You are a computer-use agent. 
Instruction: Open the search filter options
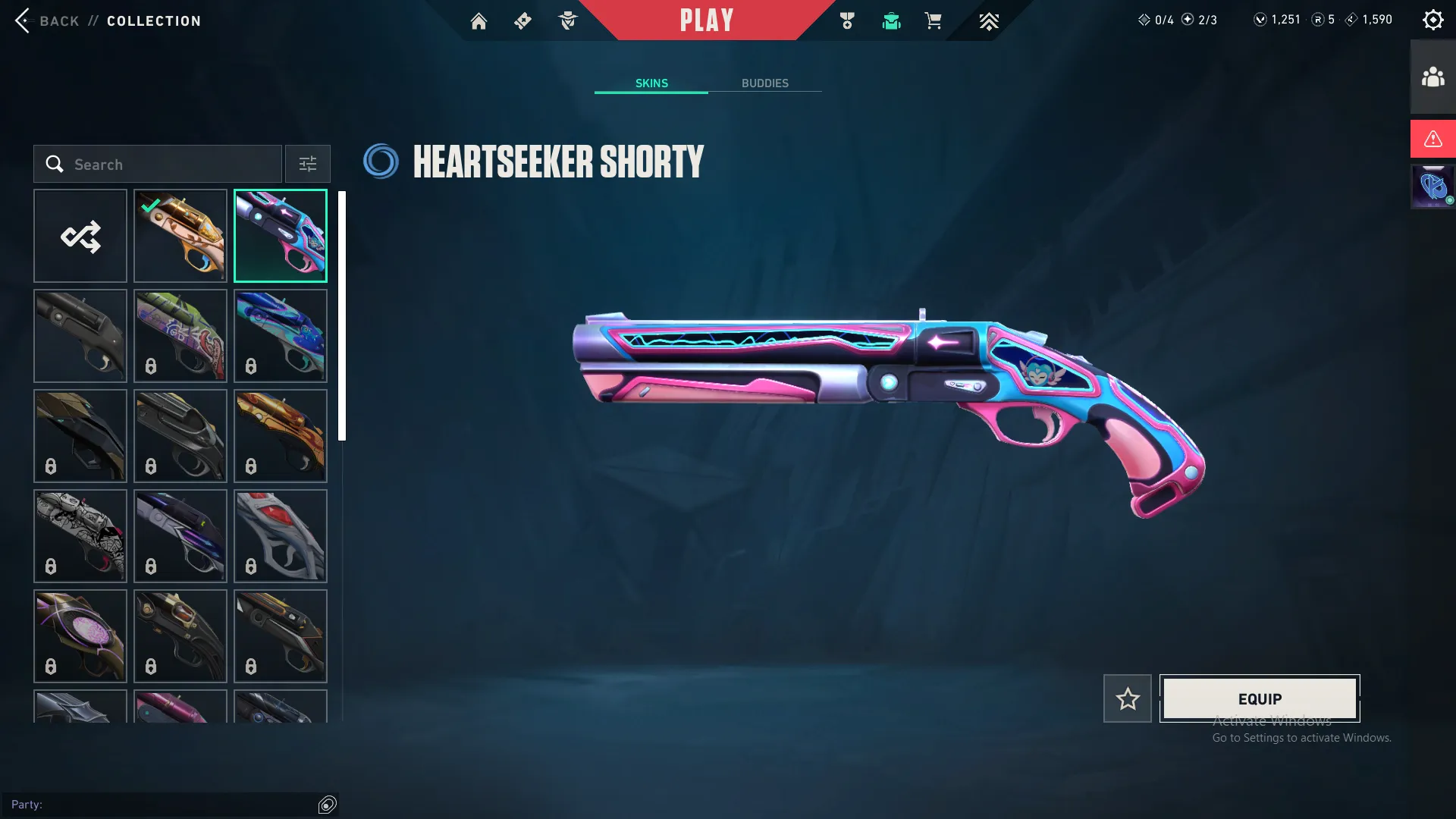coord(307,164)
